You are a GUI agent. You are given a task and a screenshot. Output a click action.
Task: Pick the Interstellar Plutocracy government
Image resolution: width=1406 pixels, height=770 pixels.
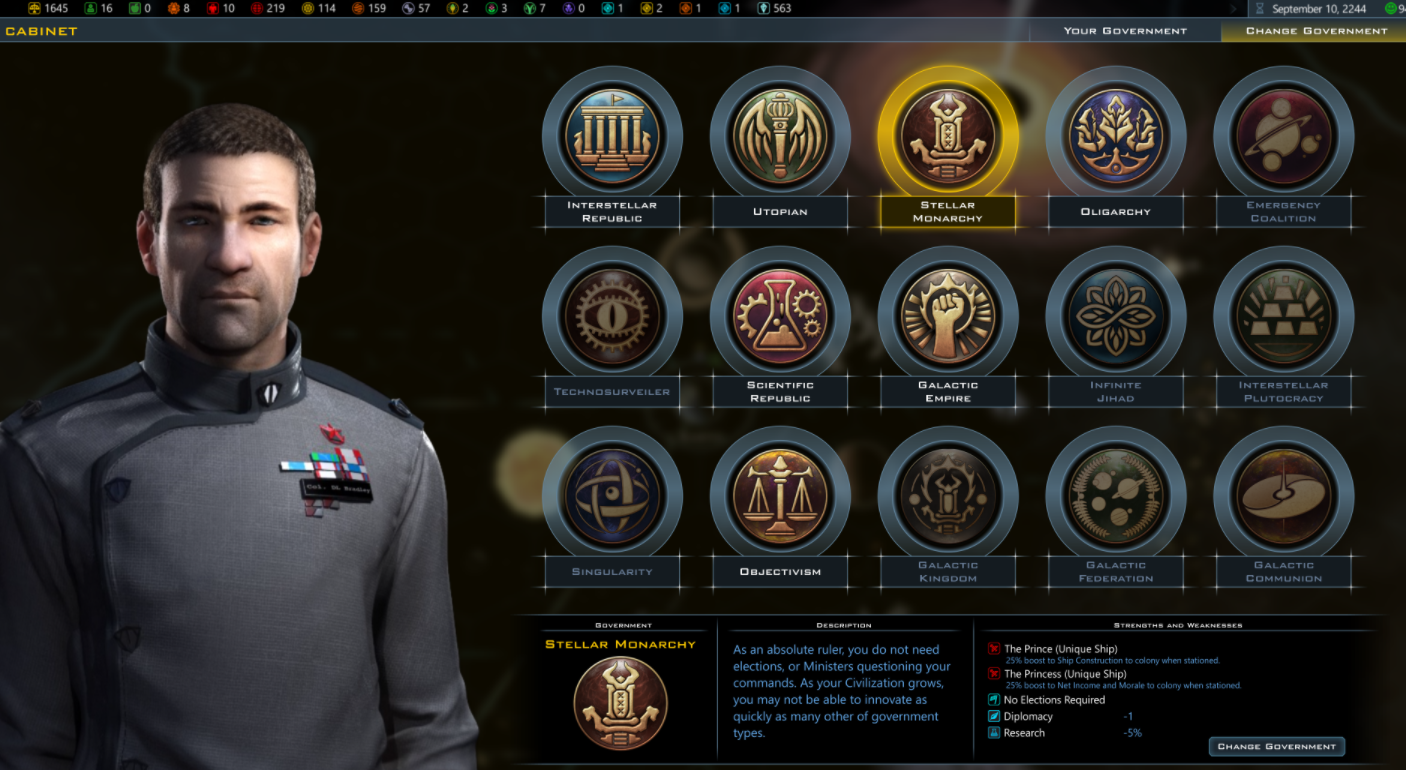(1284, 316)
